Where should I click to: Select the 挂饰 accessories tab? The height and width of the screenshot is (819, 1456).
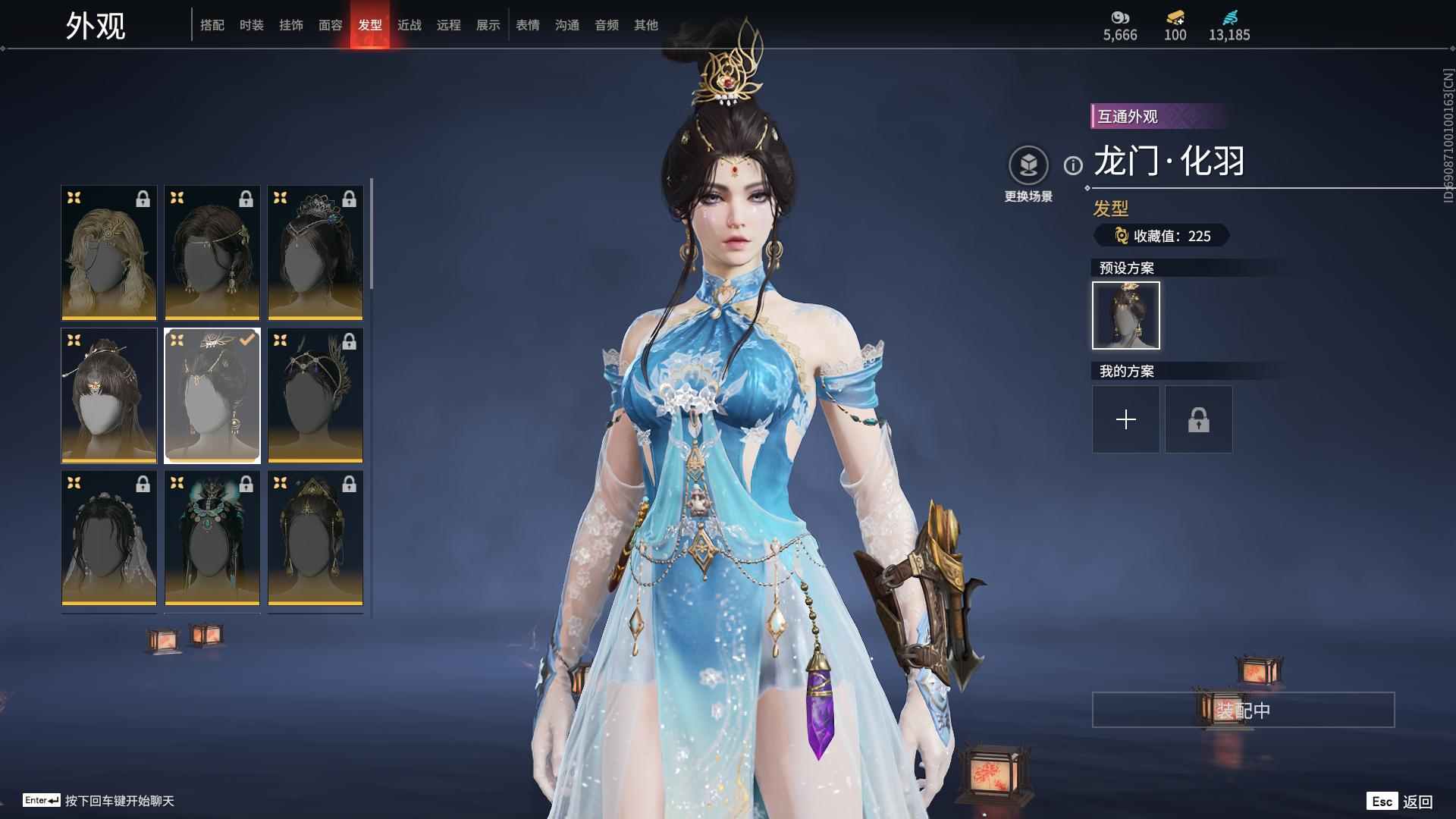[291, 25]
